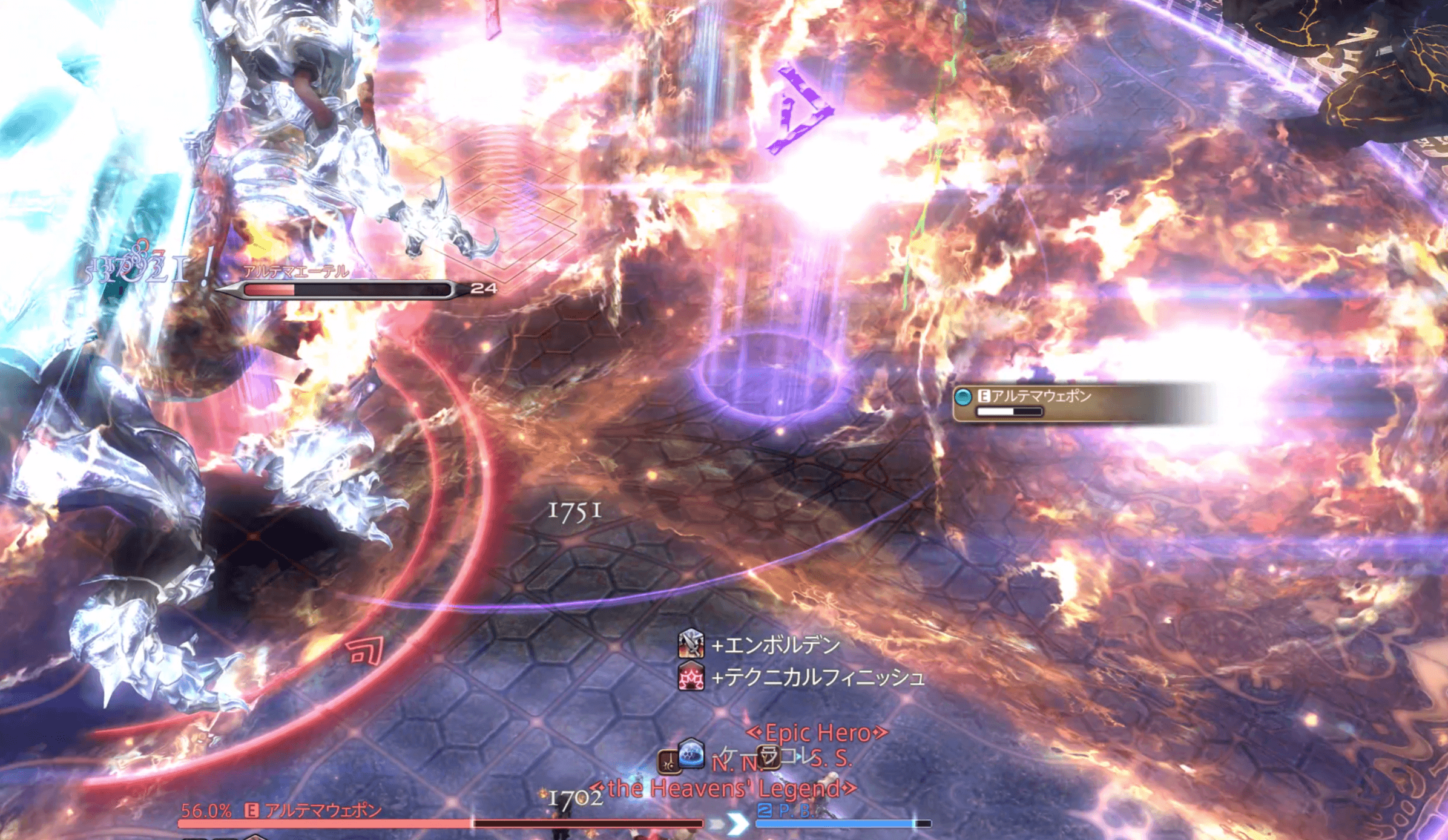Select the アルテマウェポン focus target frame

click(1040, 402)
